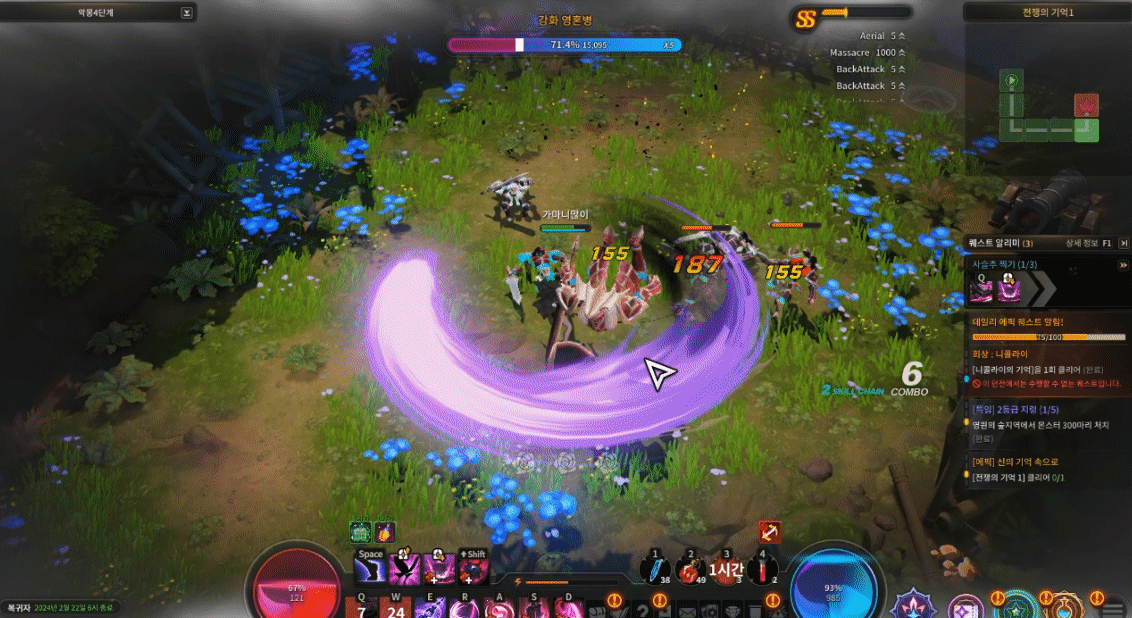Open the 데일리 에픽 퀘스트 알림 entry
Screen dimensions: 1132x618
tap(1046, 322)
